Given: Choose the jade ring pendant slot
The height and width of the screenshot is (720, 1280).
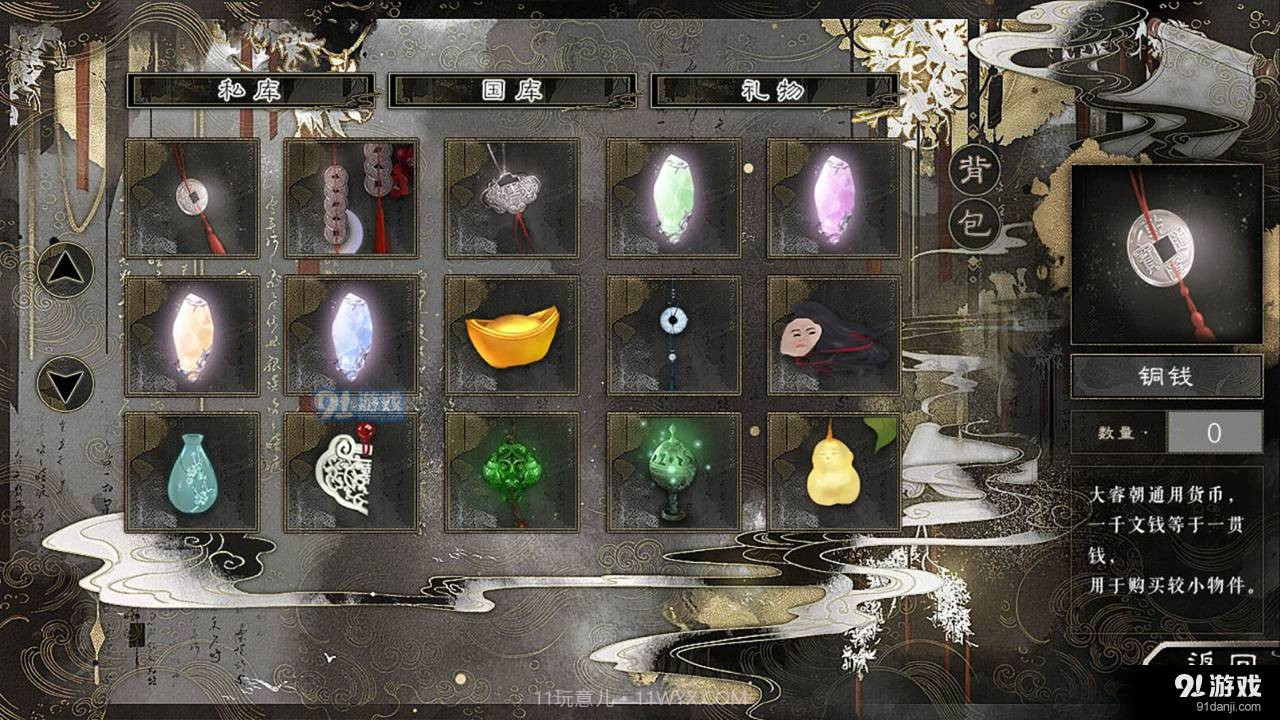Looking at the screenshot, I should tap(674, 335).
